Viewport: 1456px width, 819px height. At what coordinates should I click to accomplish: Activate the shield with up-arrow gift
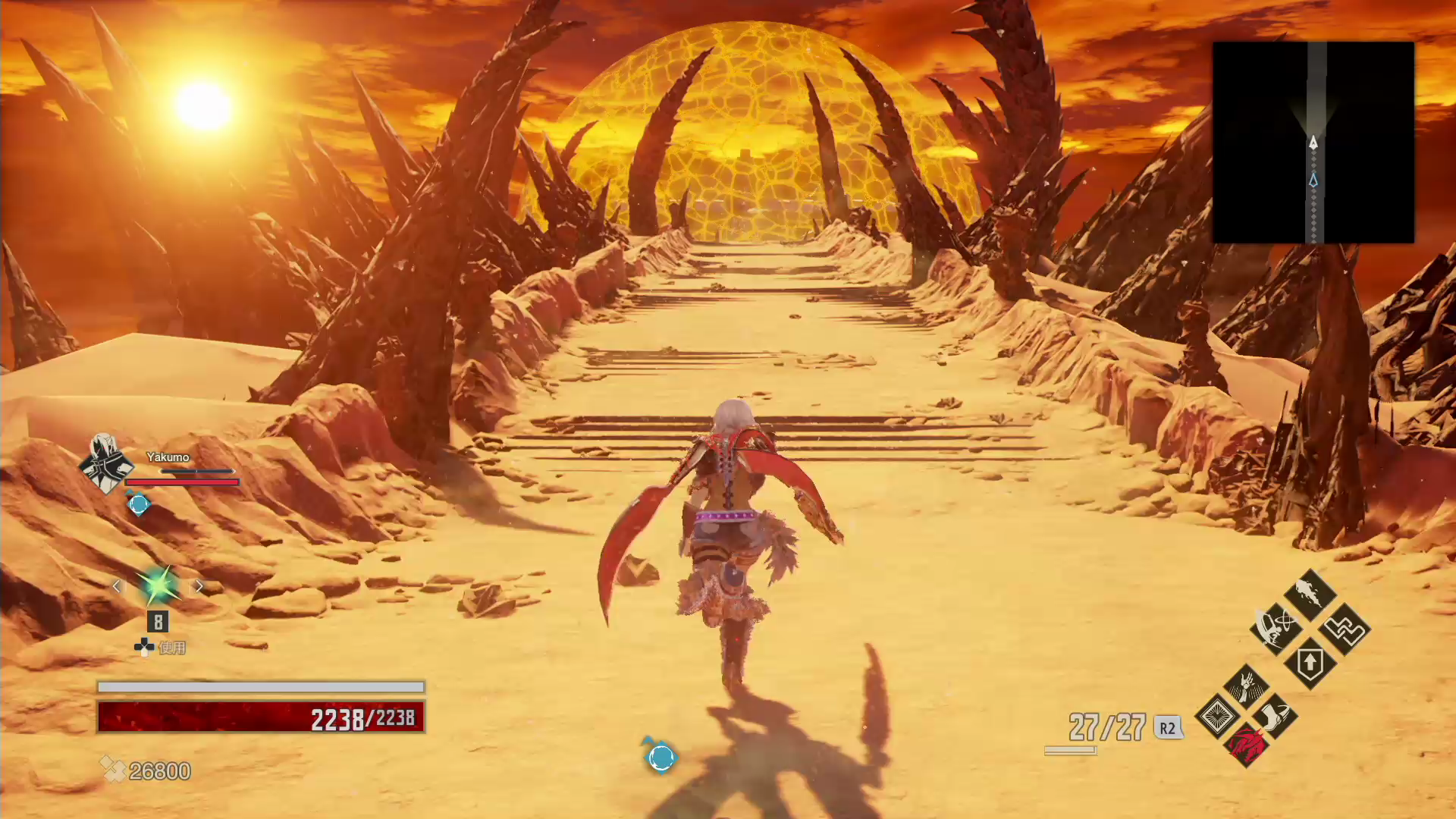[x=1310, y=664]
